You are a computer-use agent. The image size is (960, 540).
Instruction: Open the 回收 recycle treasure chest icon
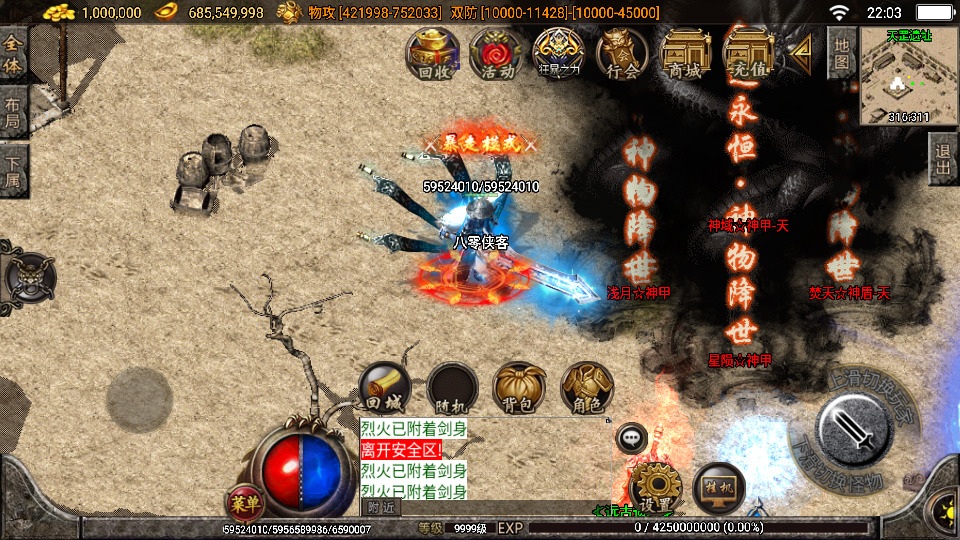pos(433,52)
